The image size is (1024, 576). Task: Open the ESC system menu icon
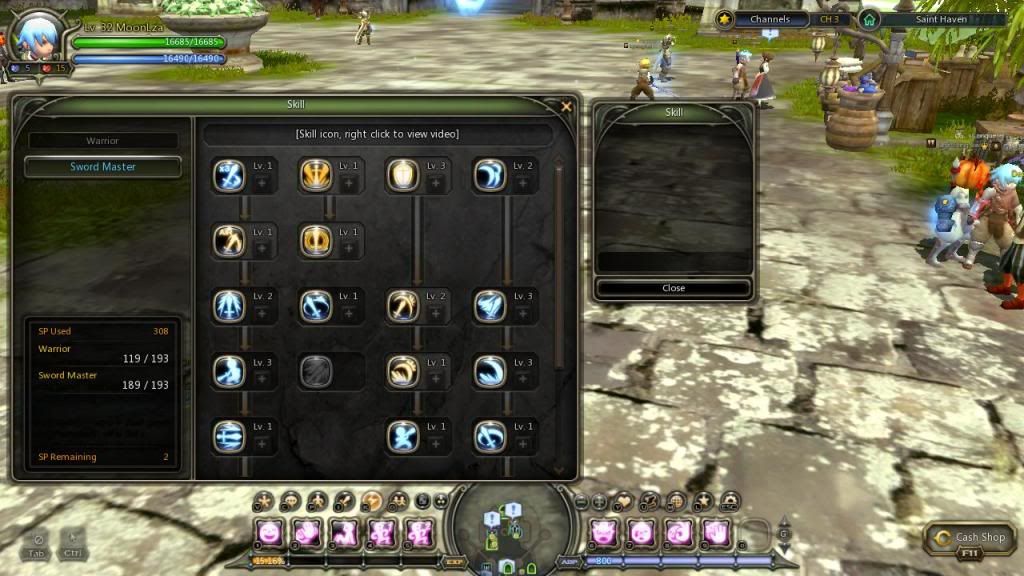(729, 501)
